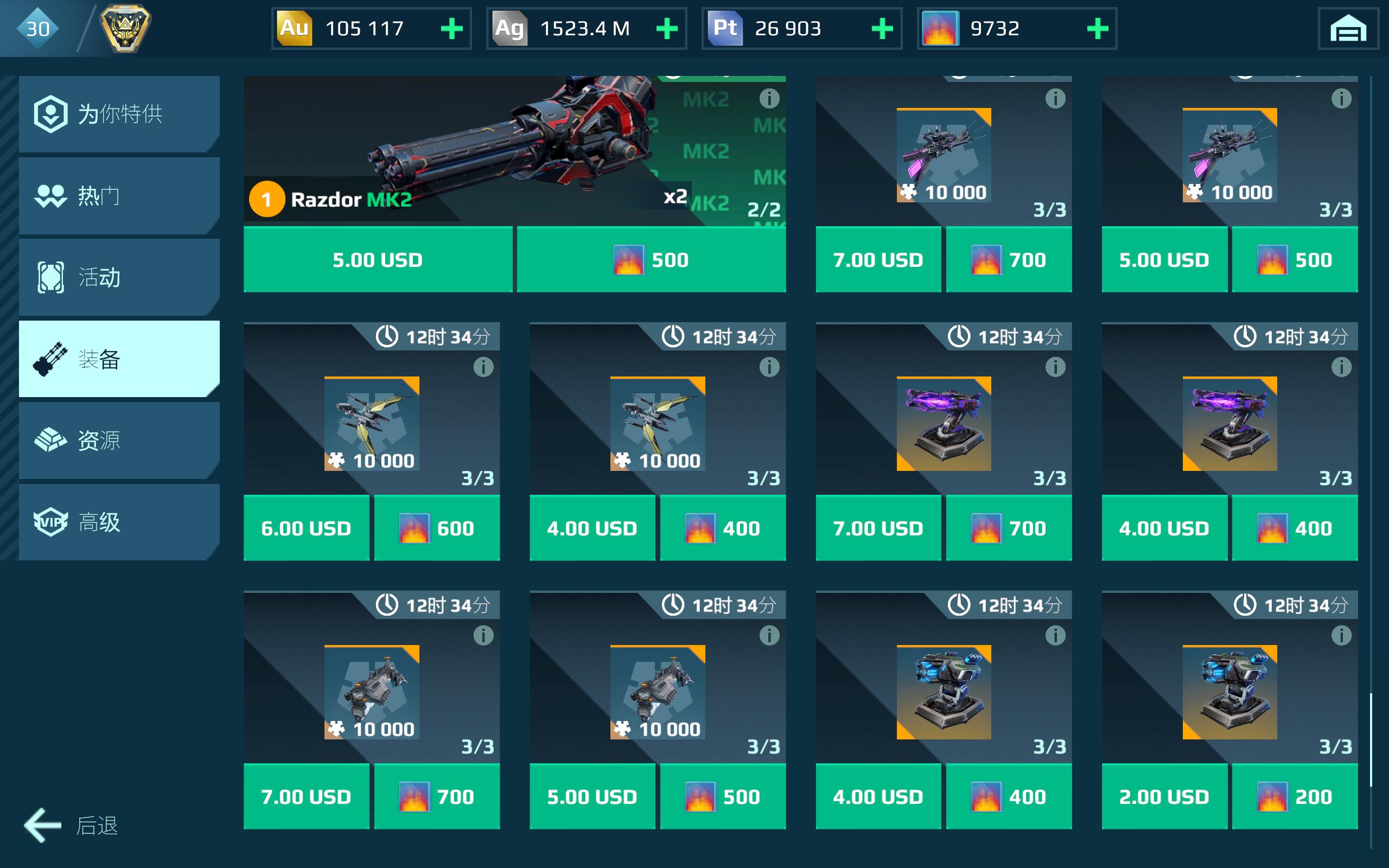Screen dimensions: 1389x868
Task: Open the hangar from the top-right icon
Action: click(x=1348, y=29)
